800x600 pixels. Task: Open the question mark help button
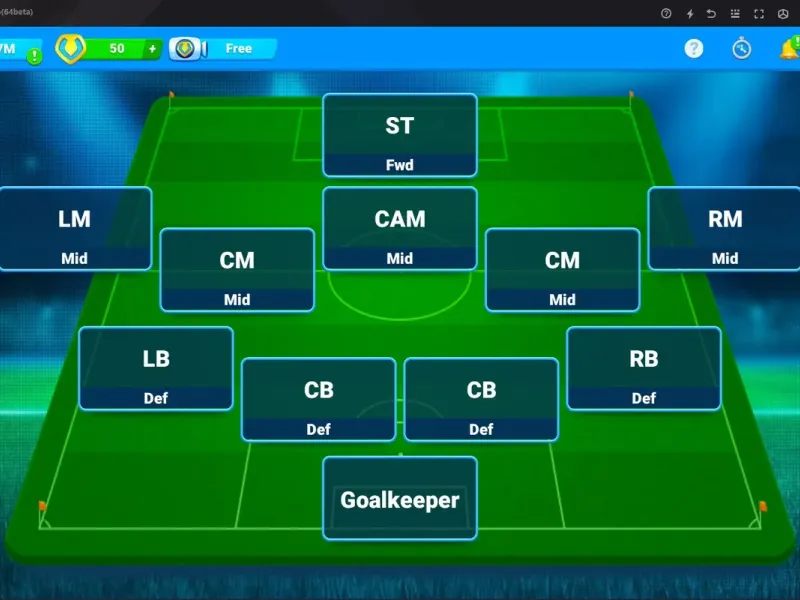coord(694,48)
